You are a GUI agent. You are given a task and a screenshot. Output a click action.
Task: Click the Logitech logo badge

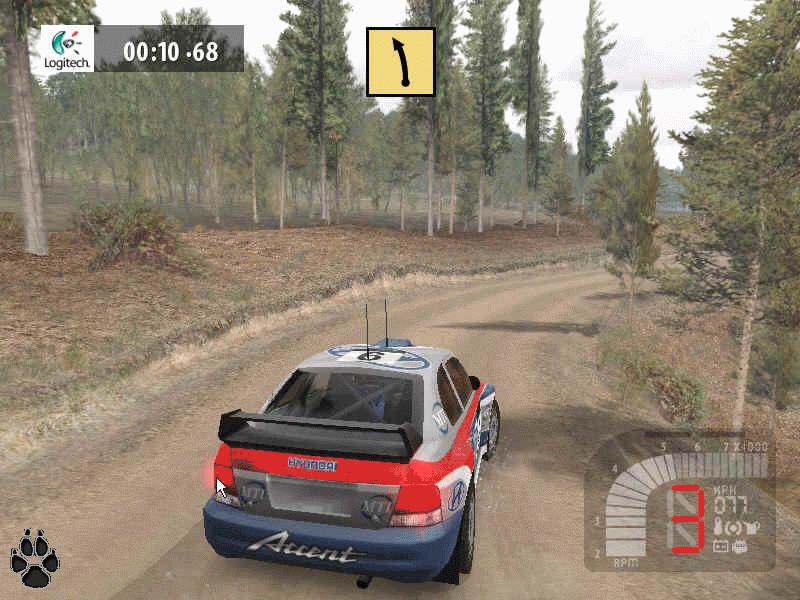67,48
